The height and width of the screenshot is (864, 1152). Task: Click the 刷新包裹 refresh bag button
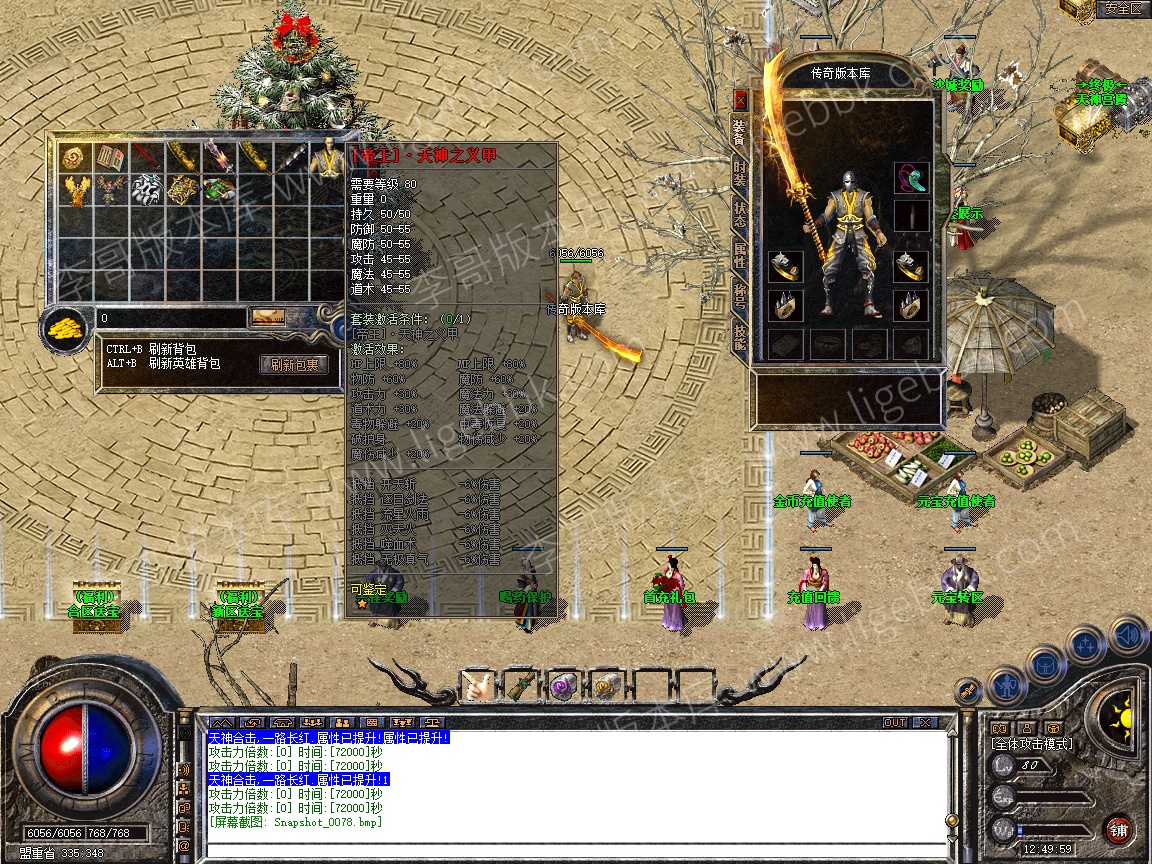294,365
